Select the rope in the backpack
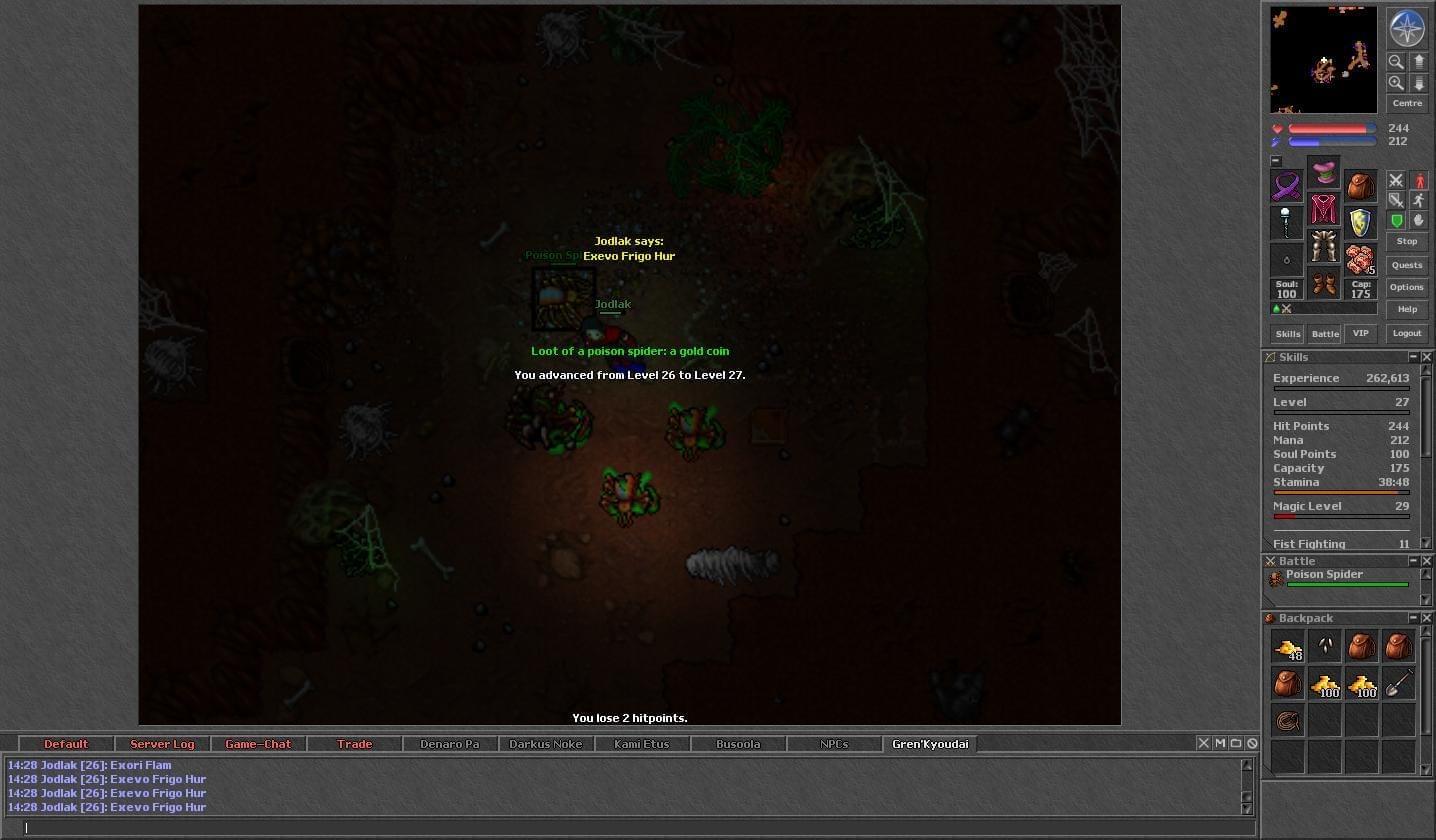The height and width of the screenshot is (840, 1436). 1288,720
